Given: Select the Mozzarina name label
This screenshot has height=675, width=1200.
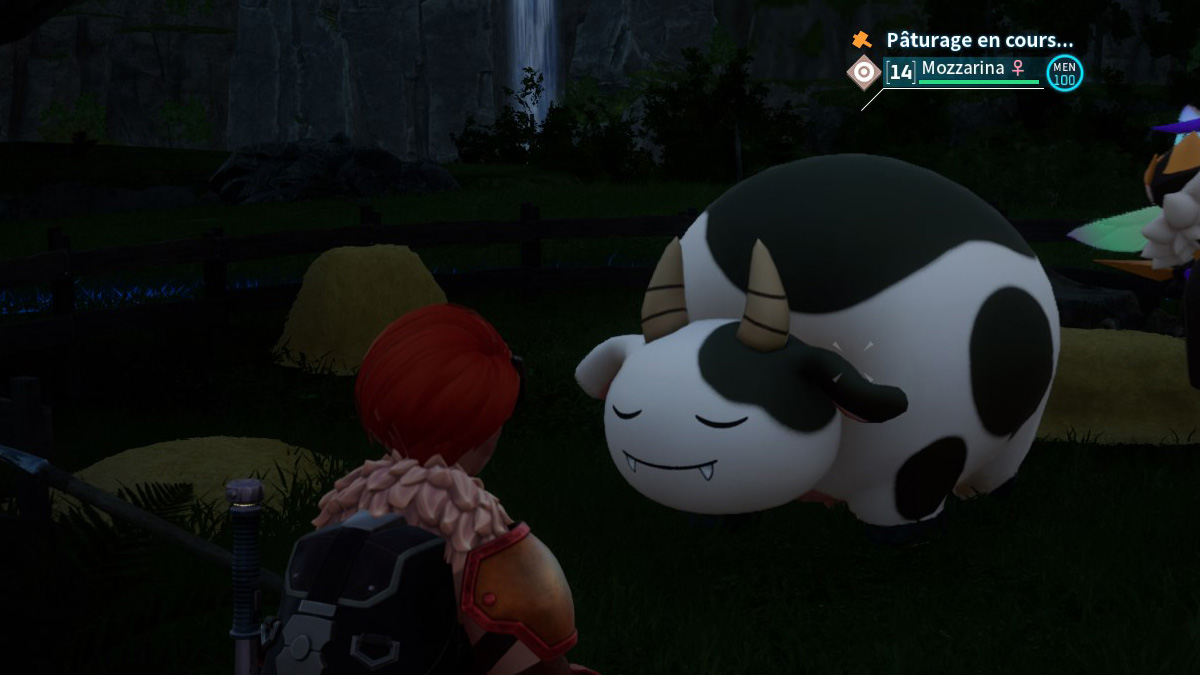Looking at the screenshot, I should 965,68.
